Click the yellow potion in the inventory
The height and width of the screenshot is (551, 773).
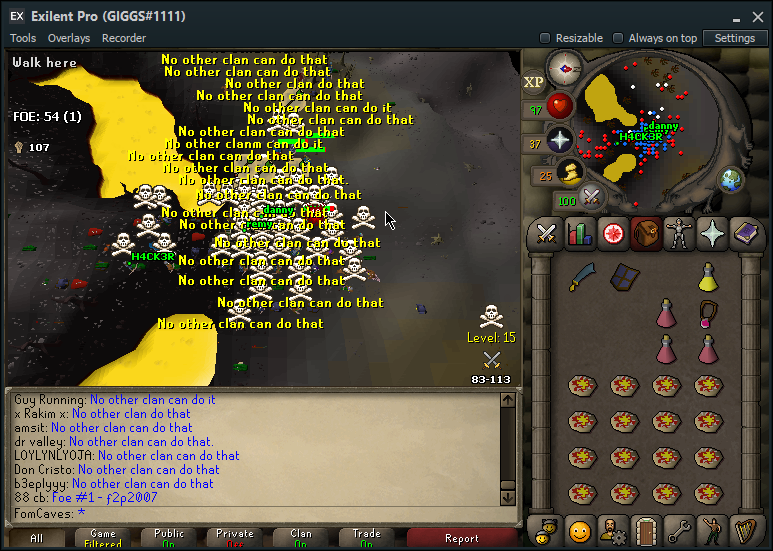coord(708,276)
